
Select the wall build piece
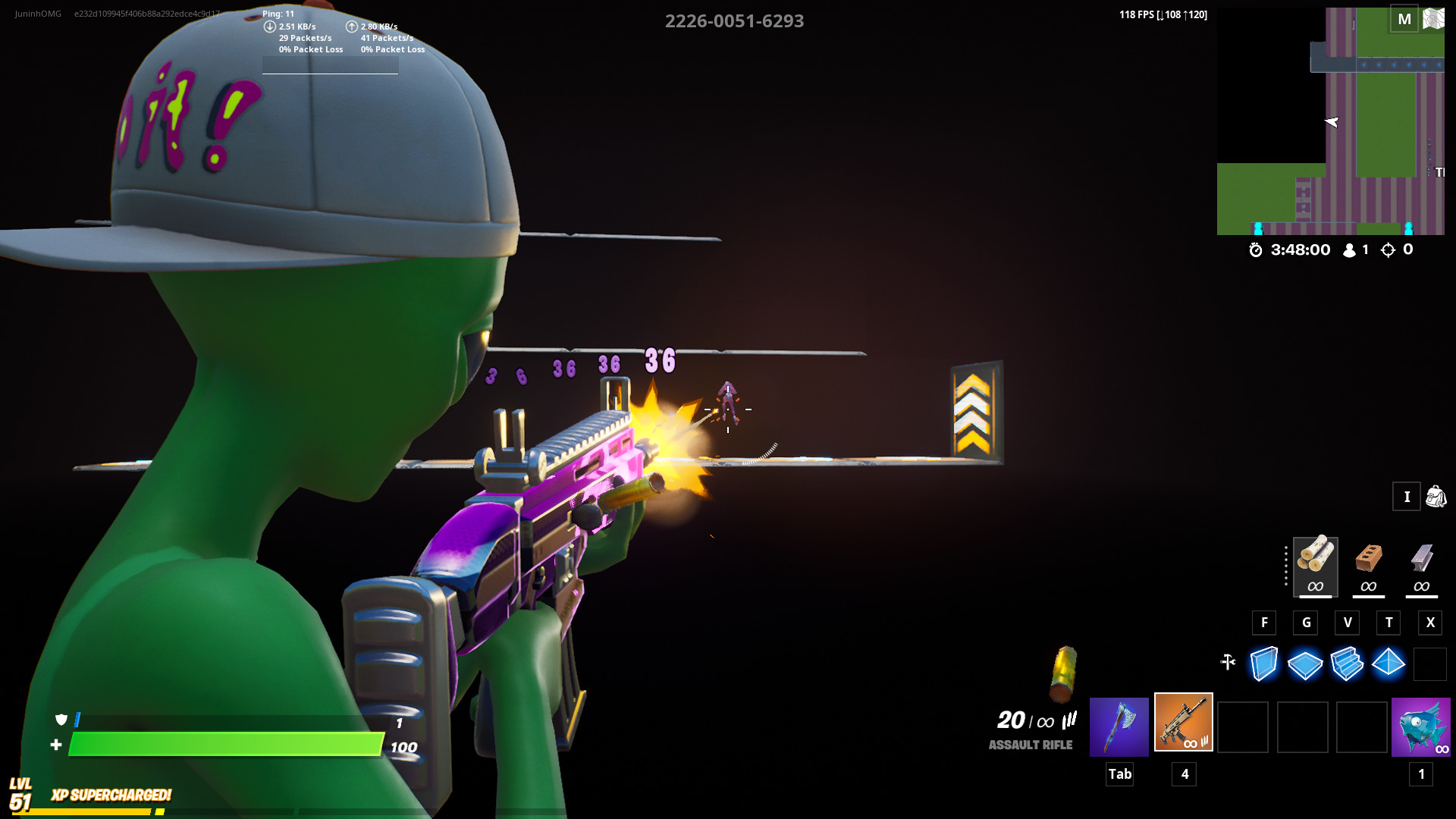1264,664
